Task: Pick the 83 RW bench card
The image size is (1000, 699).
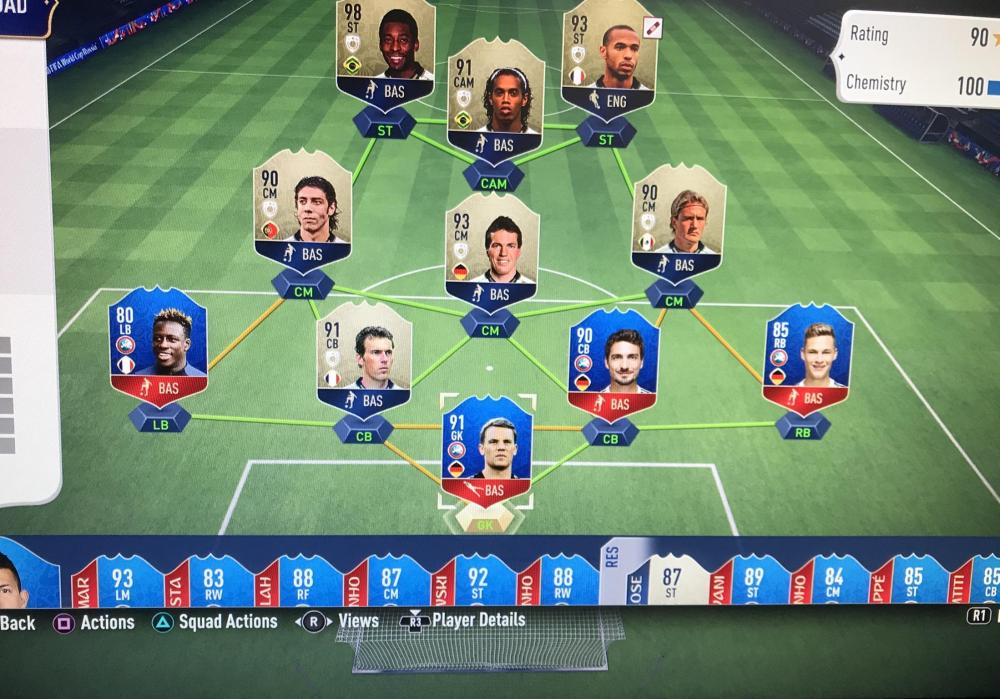Action: (212, 581)
